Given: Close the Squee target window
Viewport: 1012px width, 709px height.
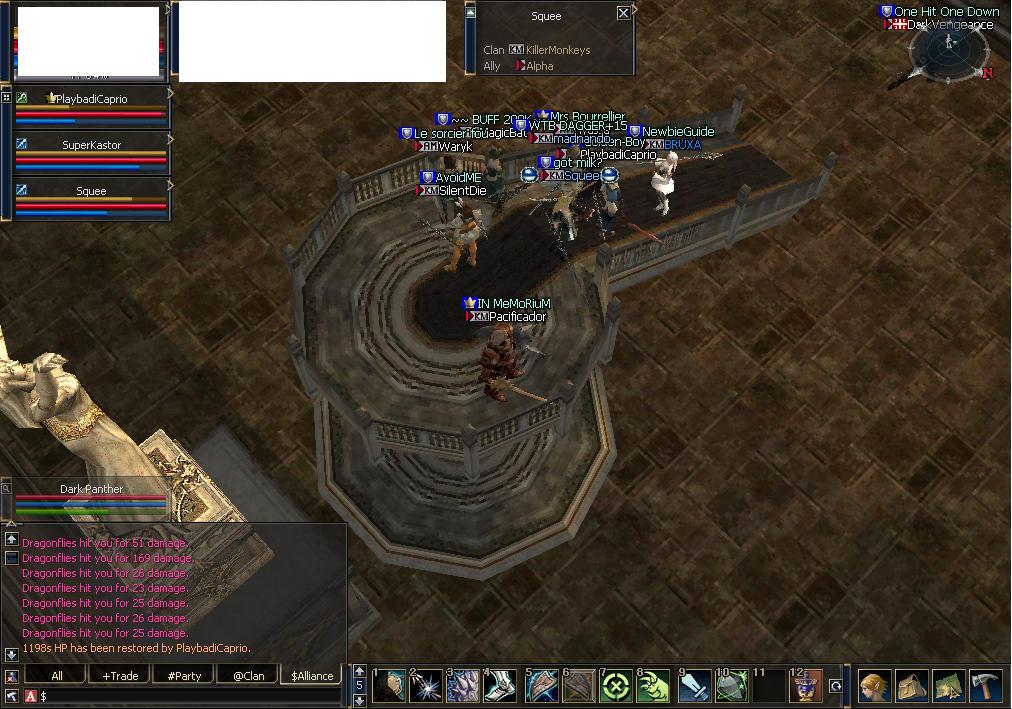Looking at the screenshot, I should tap(623, 13).
